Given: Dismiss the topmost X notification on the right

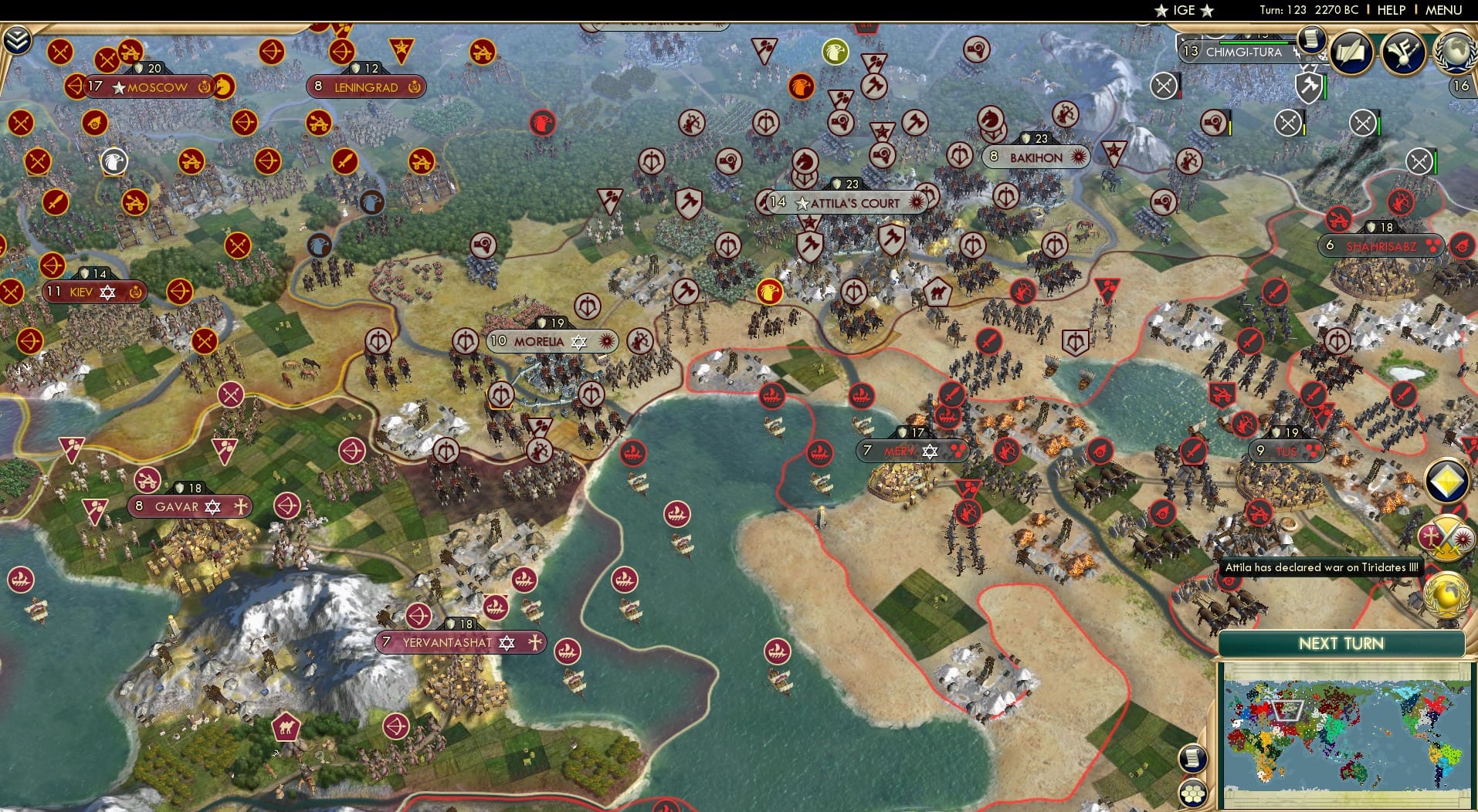Looking at the screenshot, I should [x=1164, y=85].
